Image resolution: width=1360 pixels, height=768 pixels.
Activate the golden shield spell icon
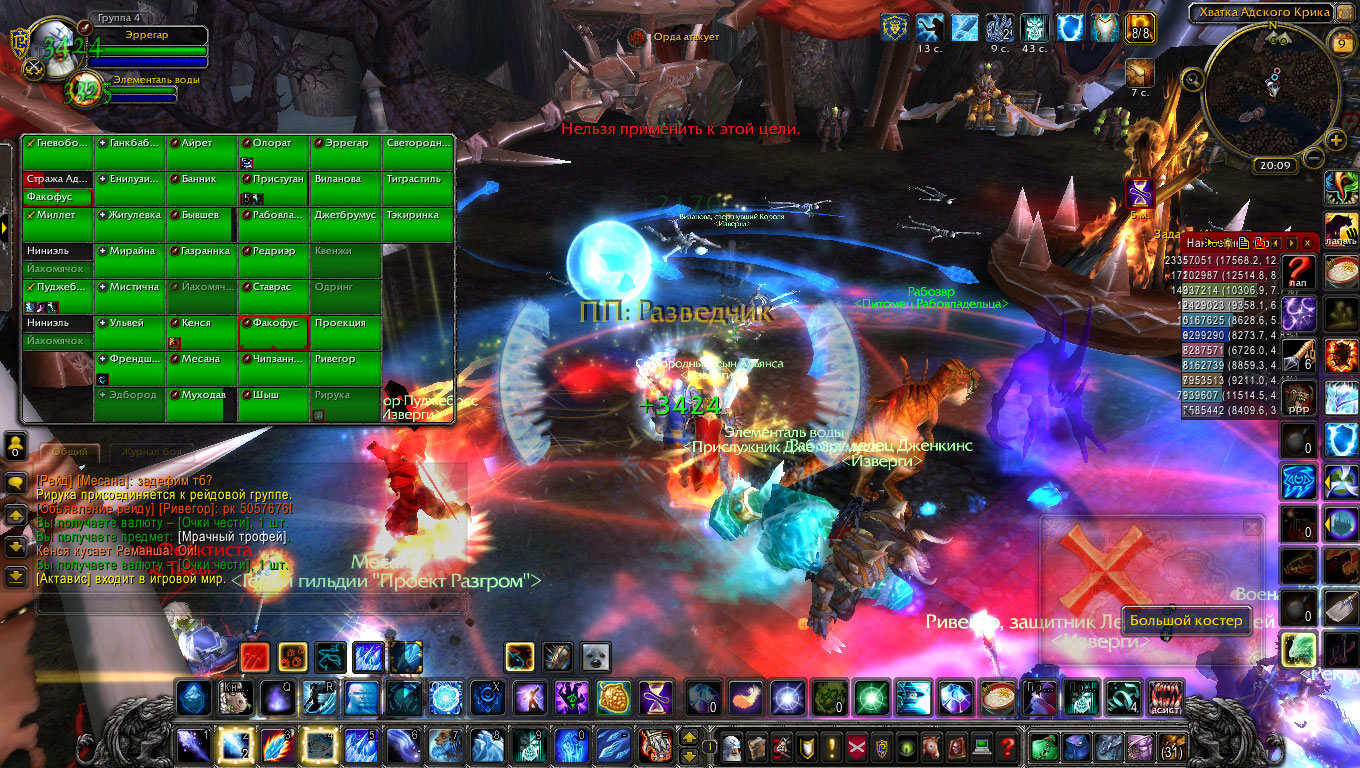click(613, 696)
